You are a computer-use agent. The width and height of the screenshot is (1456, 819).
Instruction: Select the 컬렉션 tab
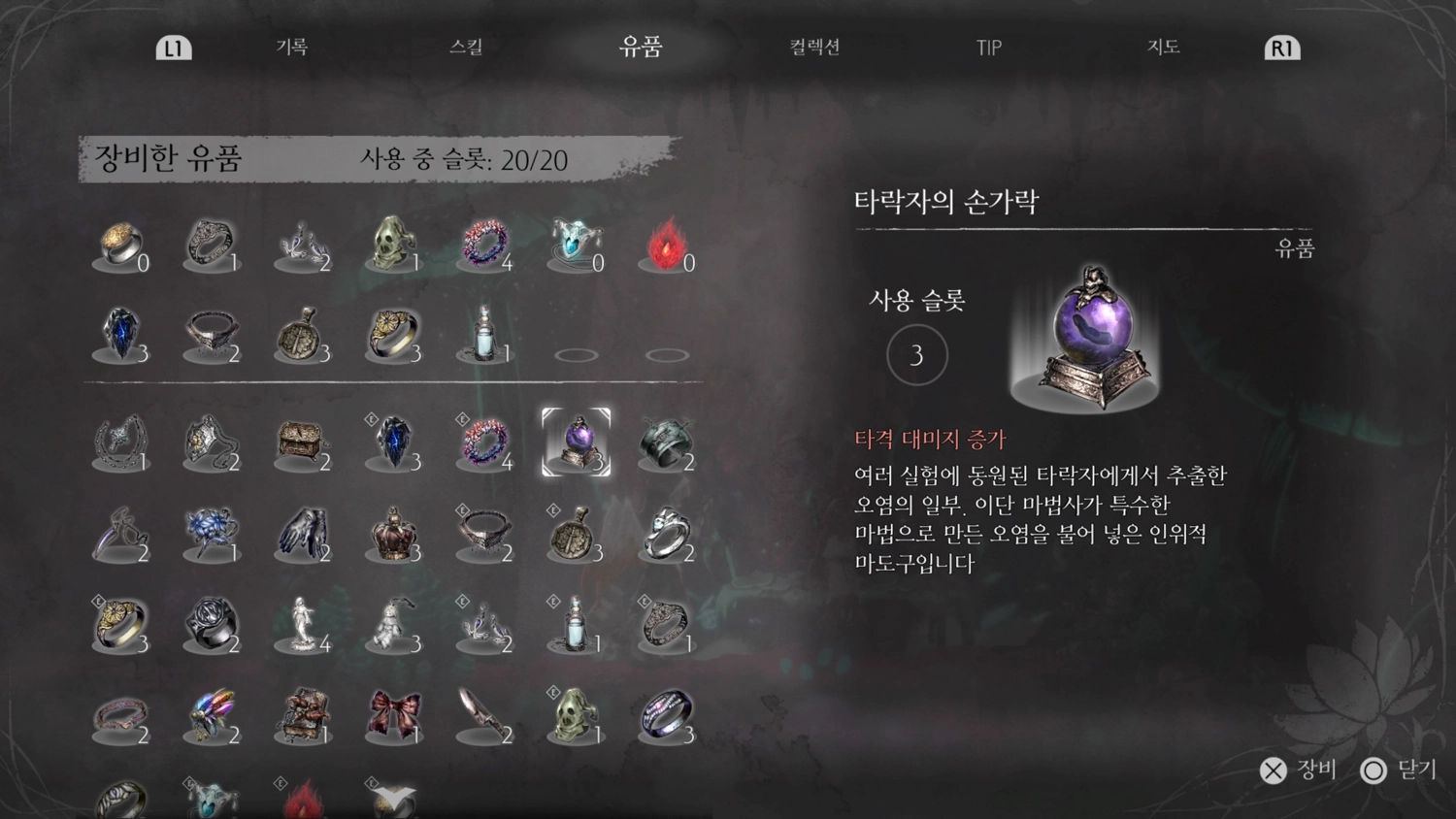coord(814,47)
